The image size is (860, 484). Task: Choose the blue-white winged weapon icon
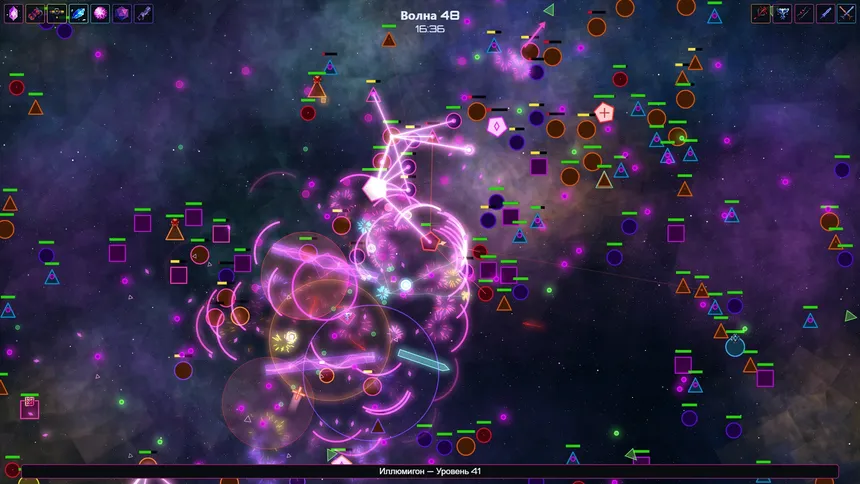(x=782, y=14)
